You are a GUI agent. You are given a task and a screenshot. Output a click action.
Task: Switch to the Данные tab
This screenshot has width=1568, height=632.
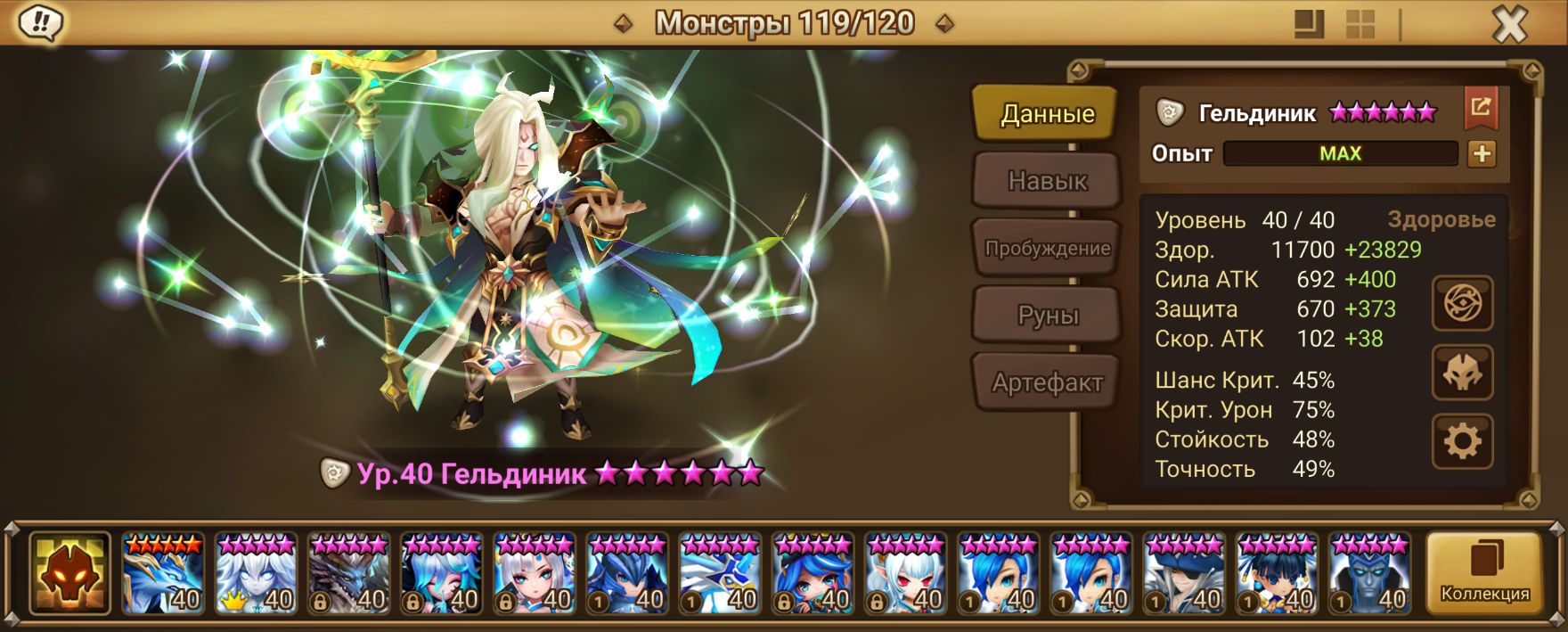pos(1047,114)
